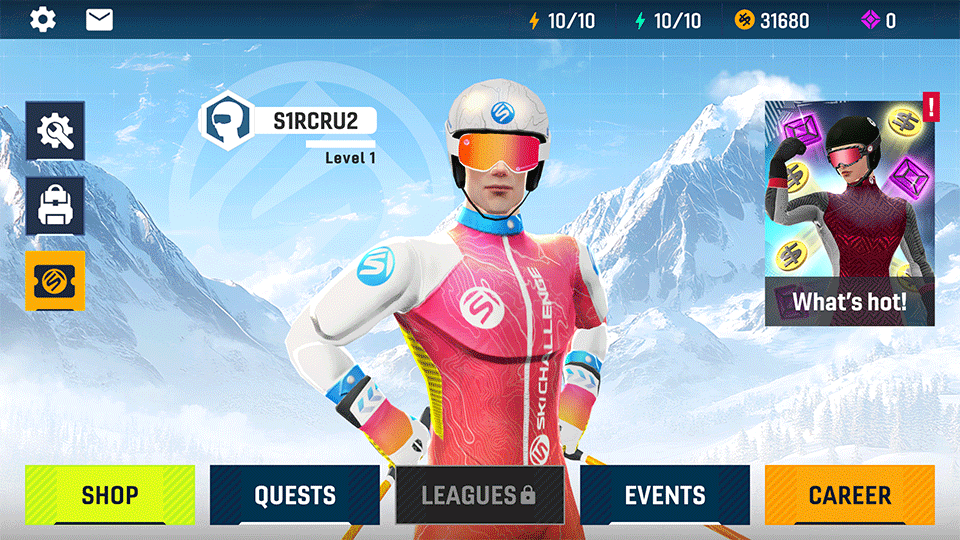Open the settings gear icon
This screenshot has height=540, width=960.
(43, 19)
